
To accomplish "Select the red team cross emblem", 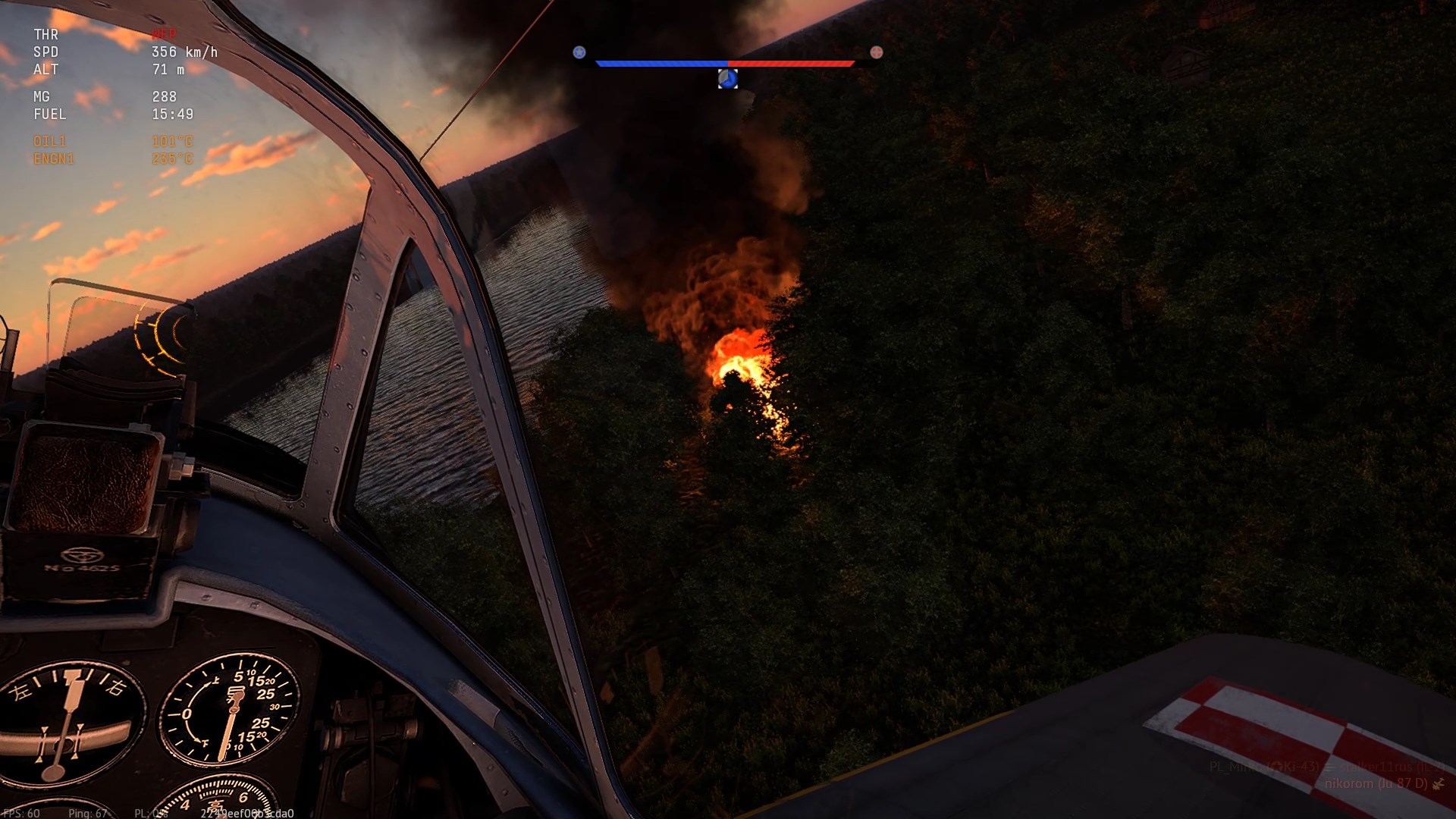I will coord(876,52).
